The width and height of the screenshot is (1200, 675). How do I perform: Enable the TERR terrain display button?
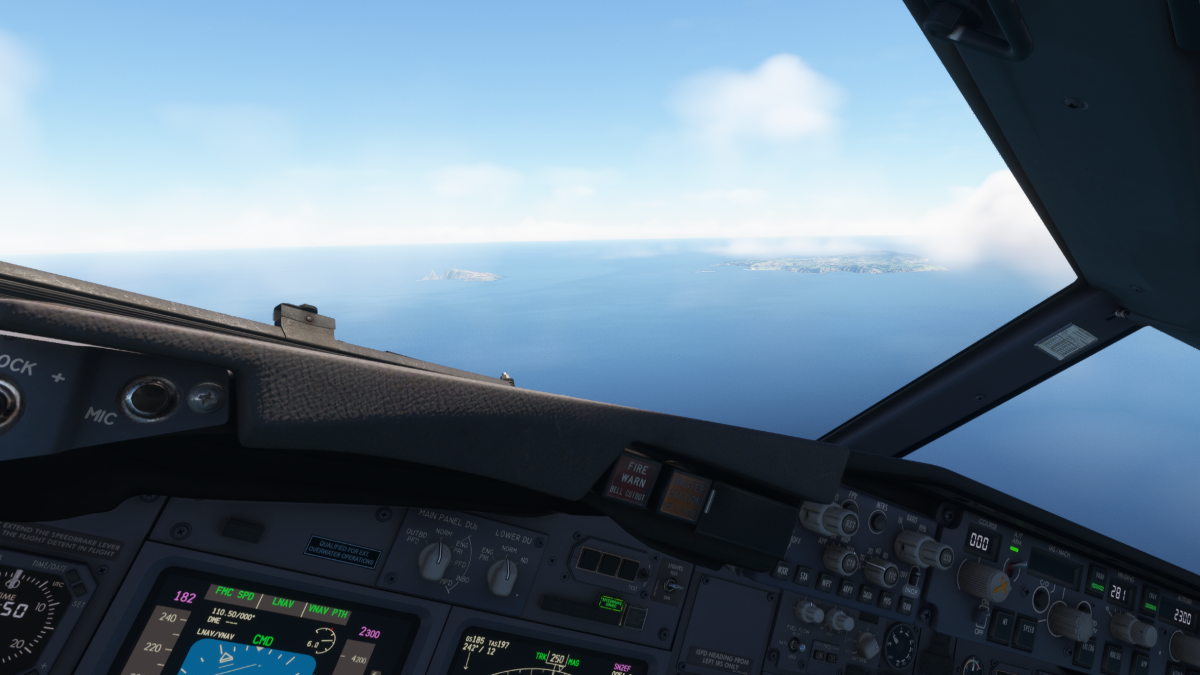(x=904, y=605)
